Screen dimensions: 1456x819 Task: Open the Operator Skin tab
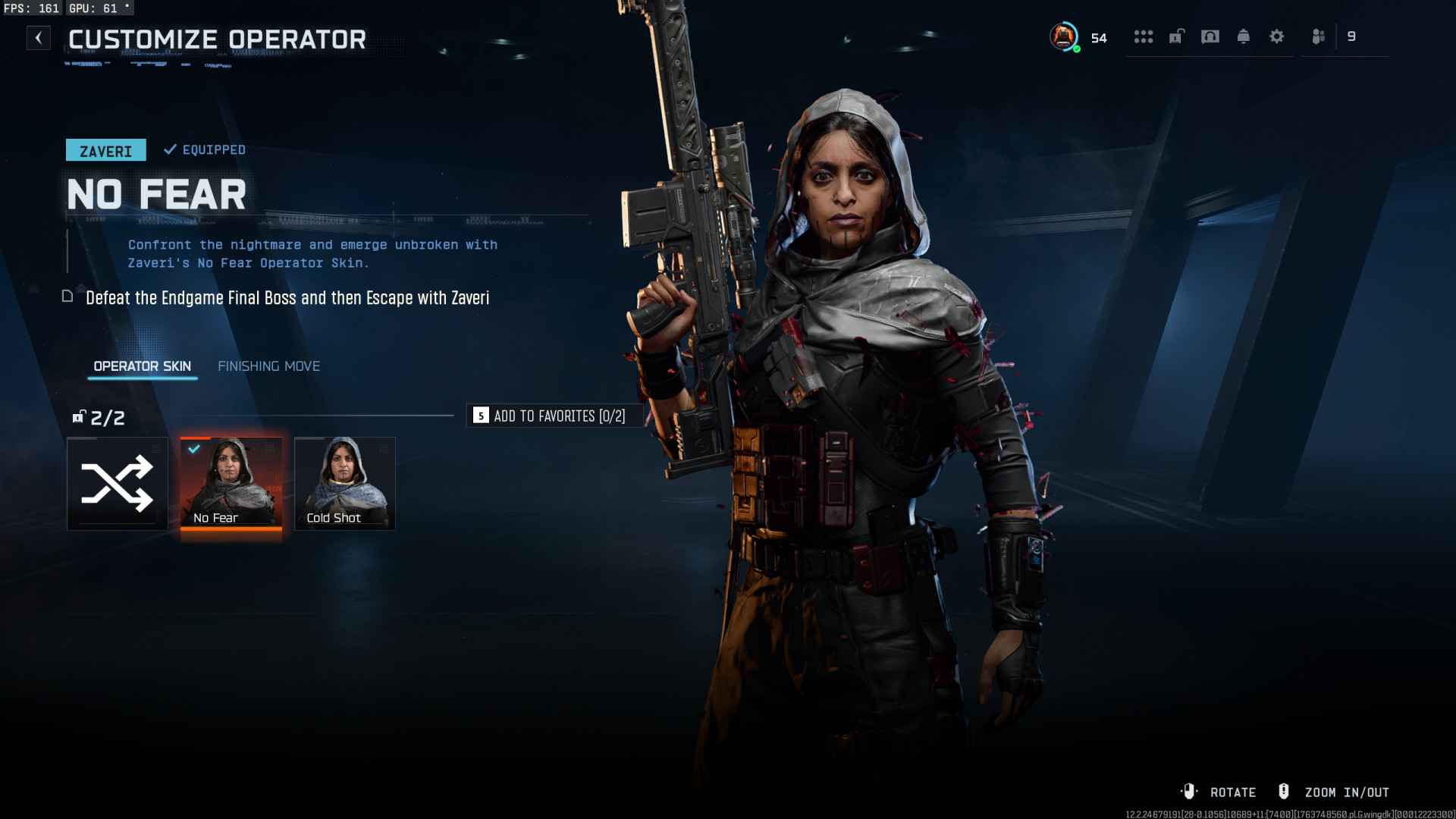tap(142, 366)
